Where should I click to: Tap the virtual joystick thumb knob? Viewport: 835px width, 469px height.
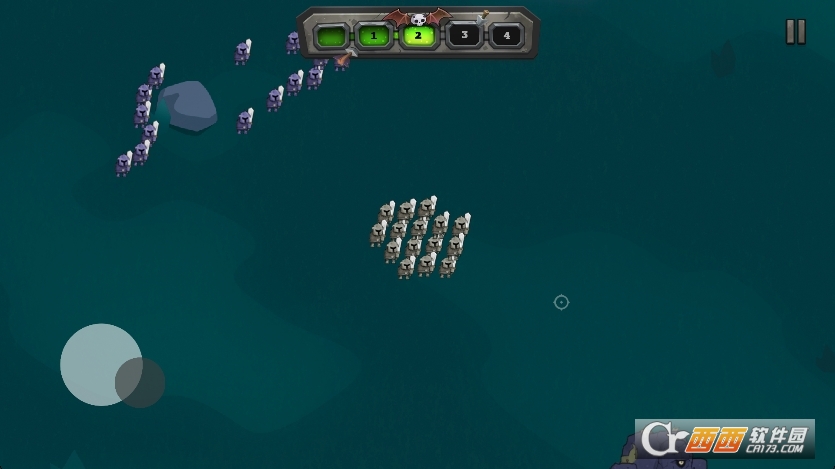point(140,381)
